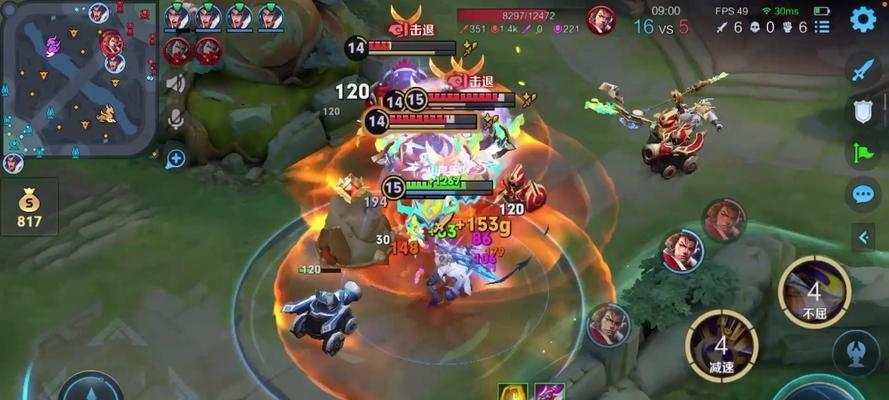Send the attack signal with sword icon
The width and height of the screenshot is (889, 400).
coord(862,69)
